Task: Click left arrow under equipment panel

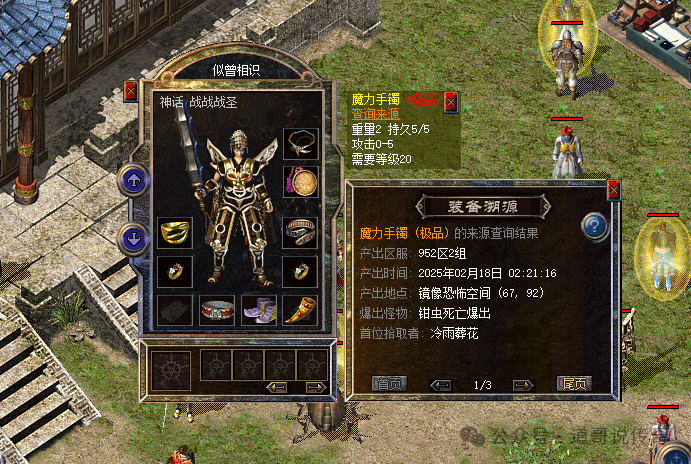Action: point(277,387)
